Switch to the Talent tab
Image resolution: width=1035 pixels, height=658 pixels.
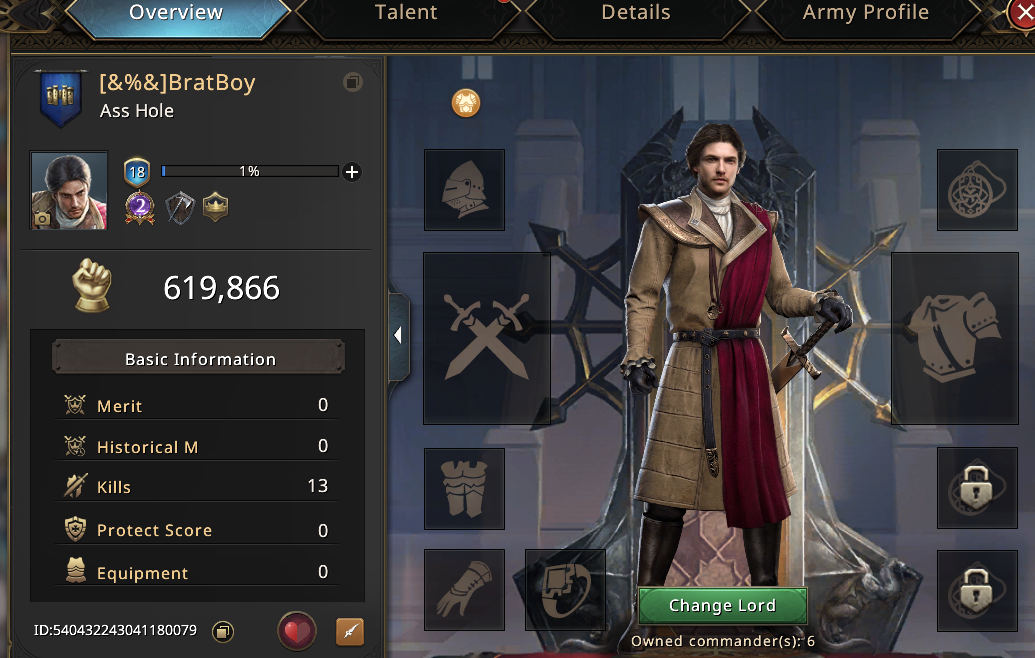pos(406,13)
